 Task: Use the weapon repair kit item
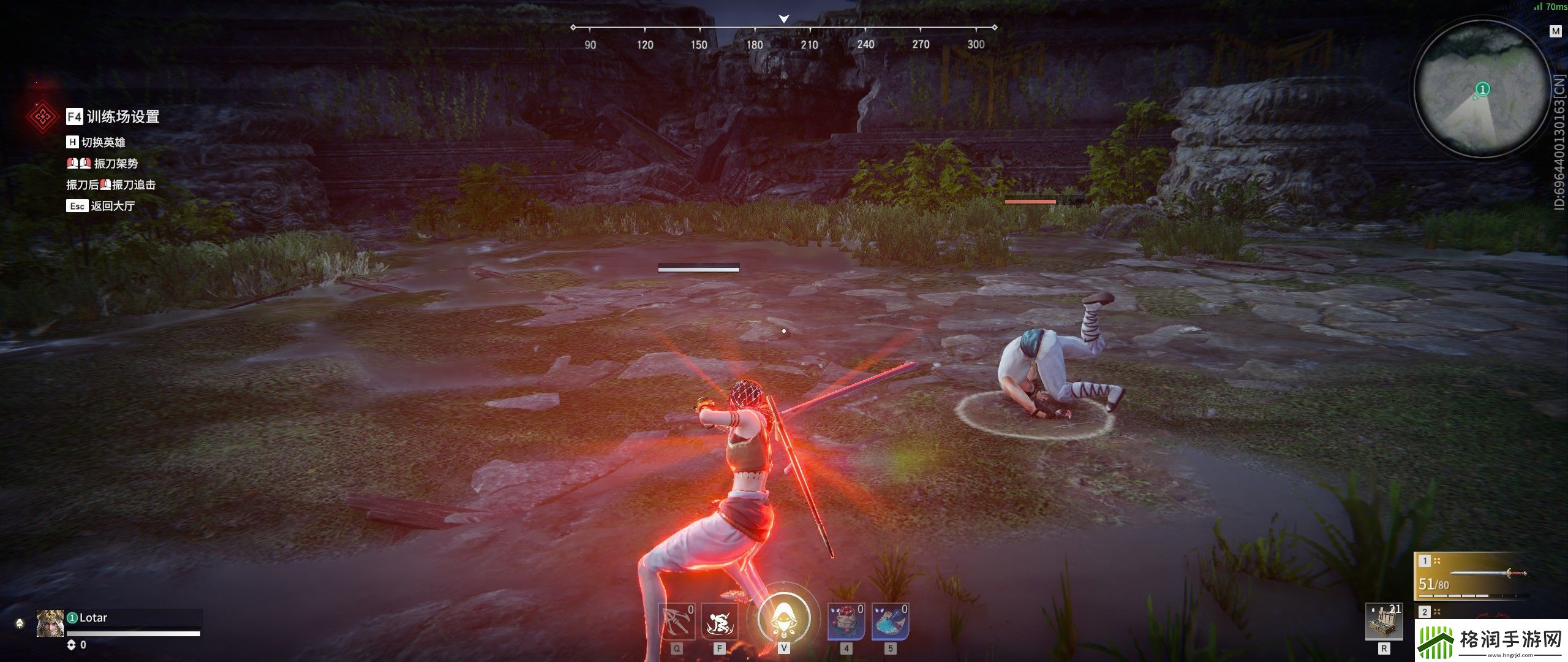point(1384,622)
